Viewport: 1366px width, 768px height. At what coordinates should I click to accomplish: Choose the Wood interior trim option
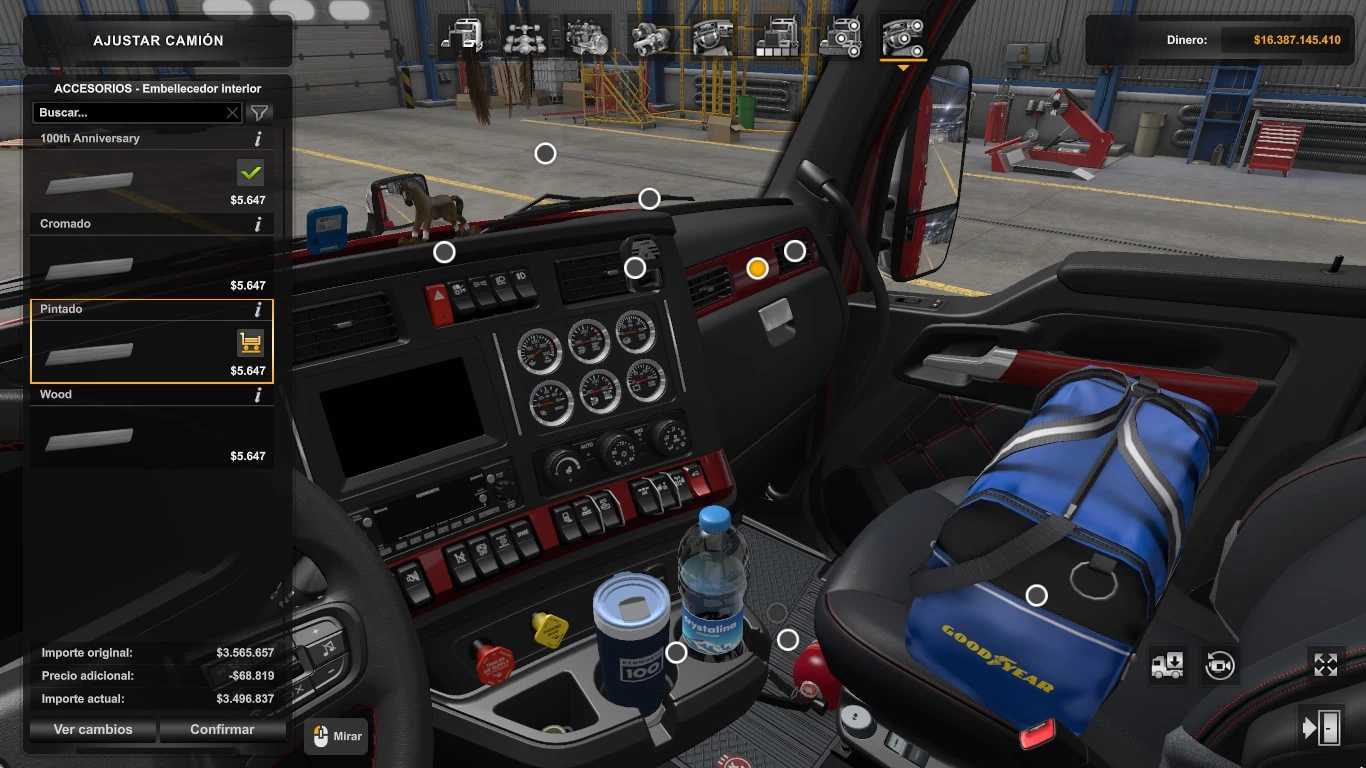pyautogui.click(x=151, y=430)
